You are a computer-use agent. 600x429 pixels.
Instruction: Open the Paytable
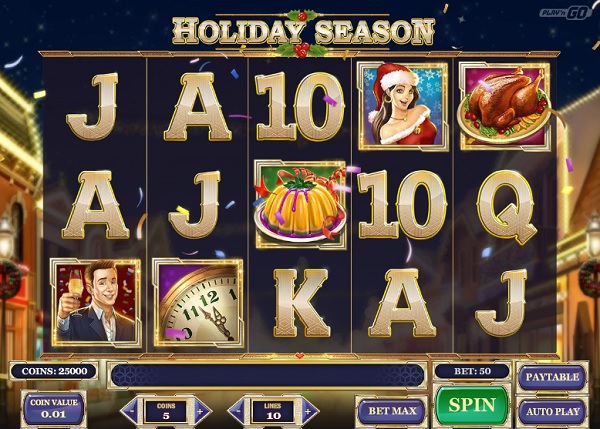tap(550, 377)
